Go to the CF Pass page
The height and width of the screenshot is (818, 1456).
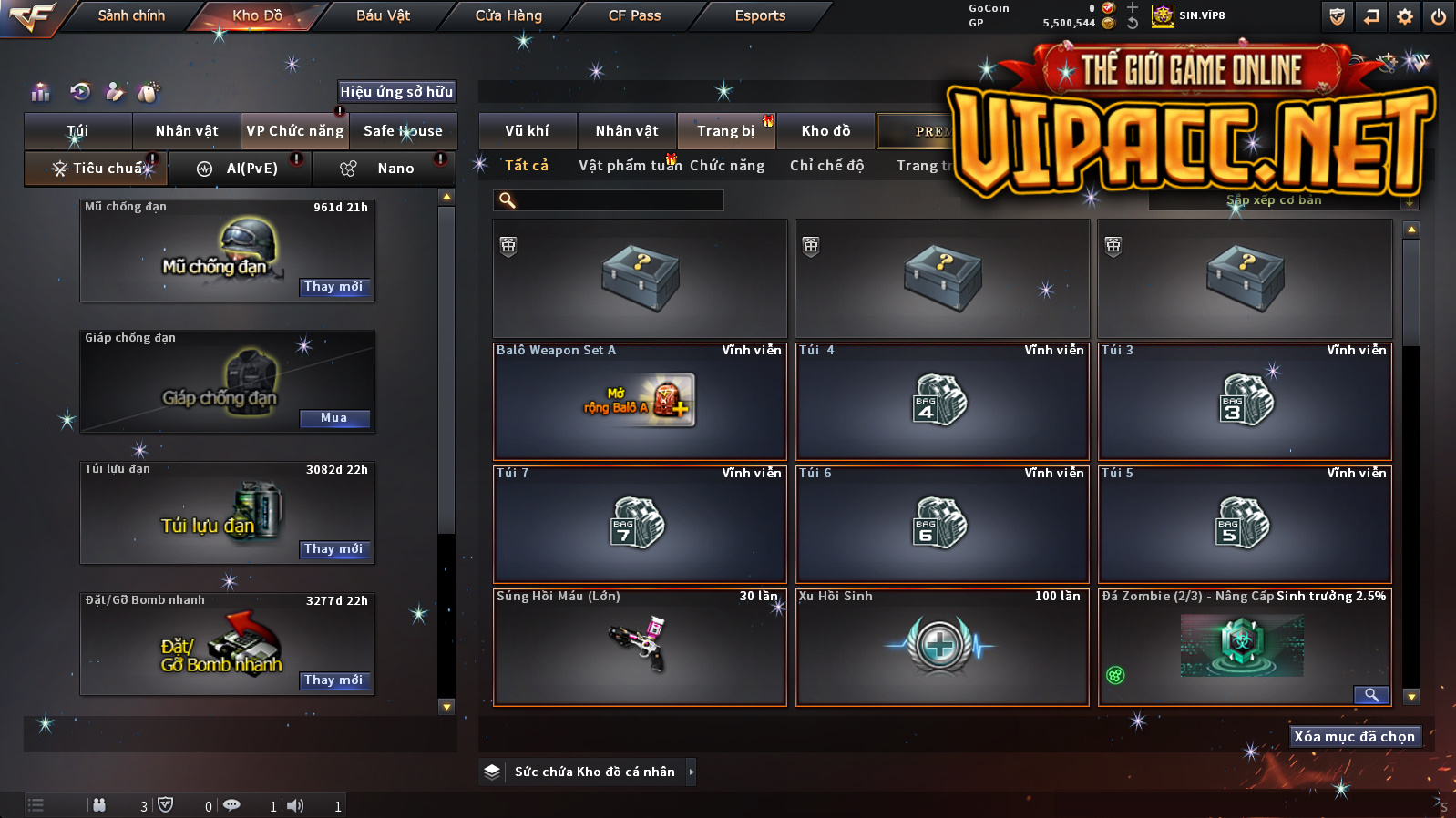coord(634,15)
